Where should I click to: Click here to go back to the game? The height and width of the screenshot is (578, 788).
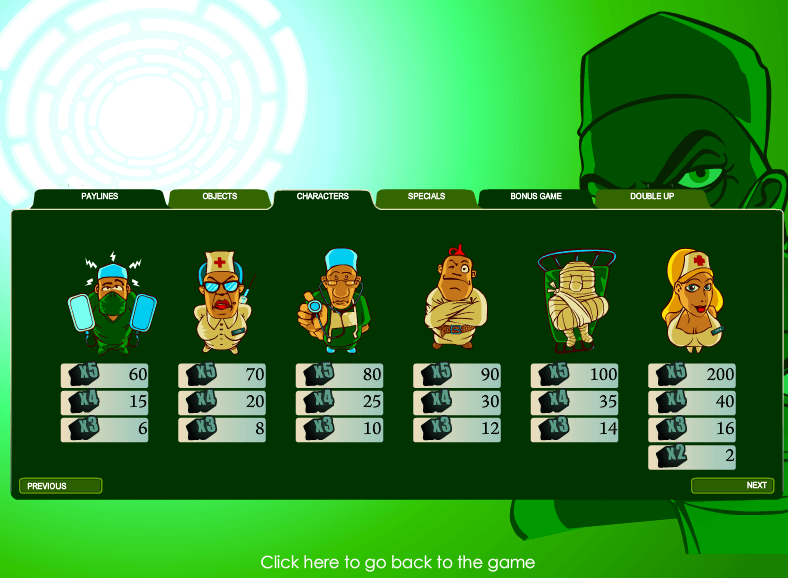[x=397, y=562]
